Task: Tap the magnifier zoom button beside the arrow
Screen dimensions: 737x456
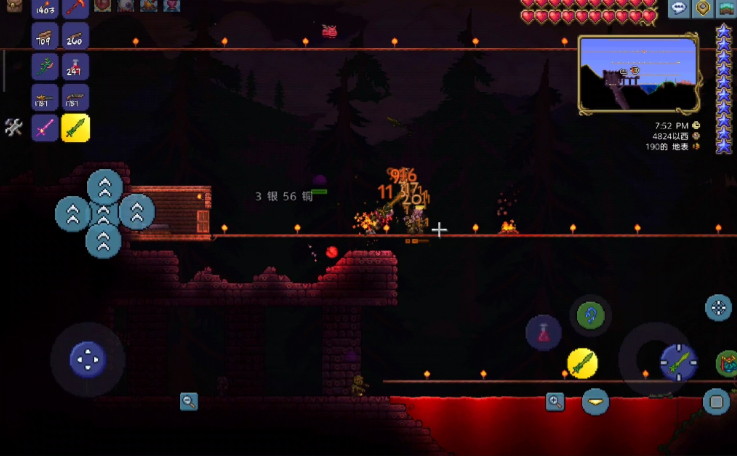Action: pyautogui.click(x=555, y=402)
